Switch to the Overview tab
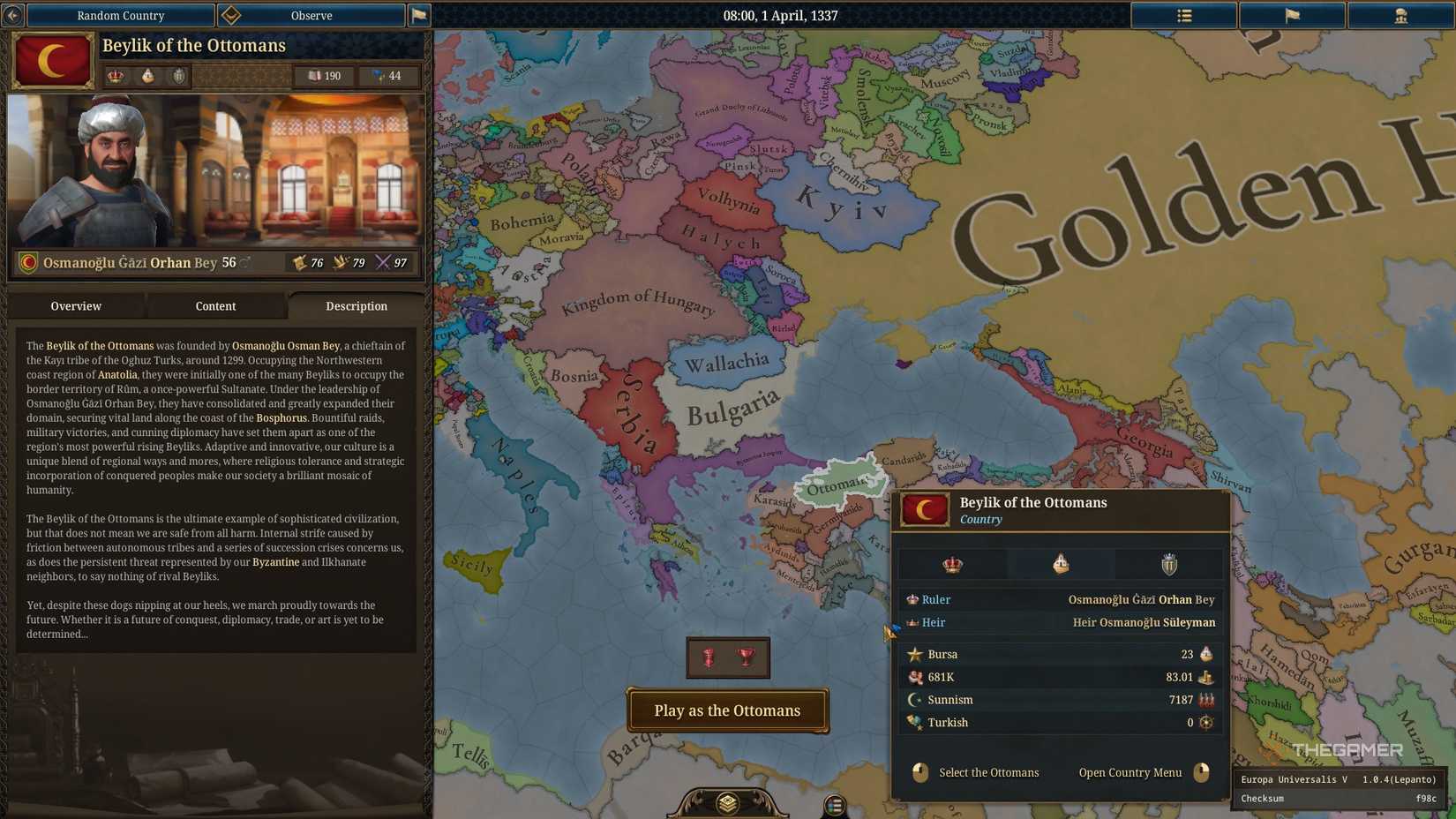The image size is (1456, 819). [x=75, y=306]
